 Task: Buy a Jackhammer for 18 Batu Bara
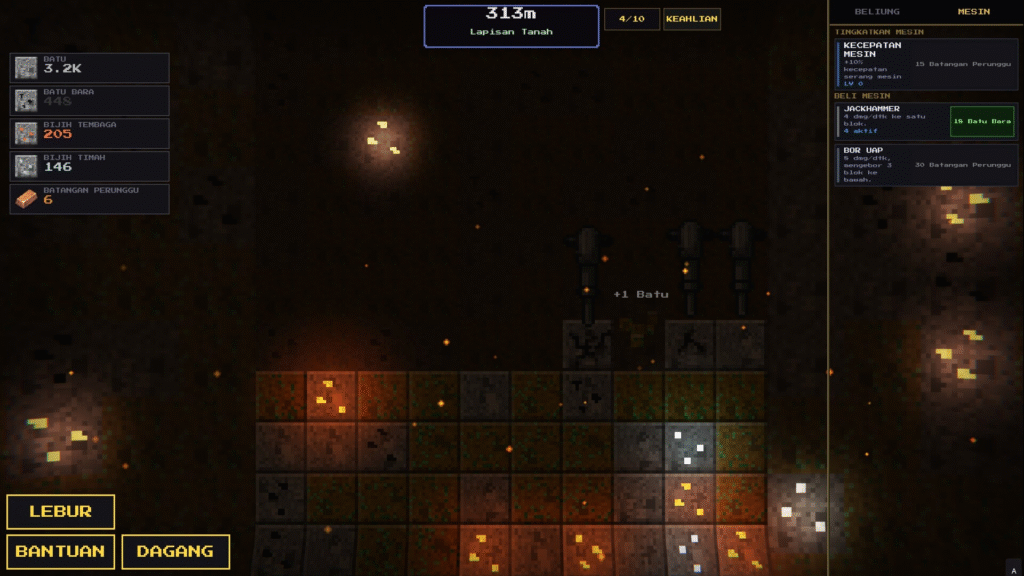click(982, 121)
